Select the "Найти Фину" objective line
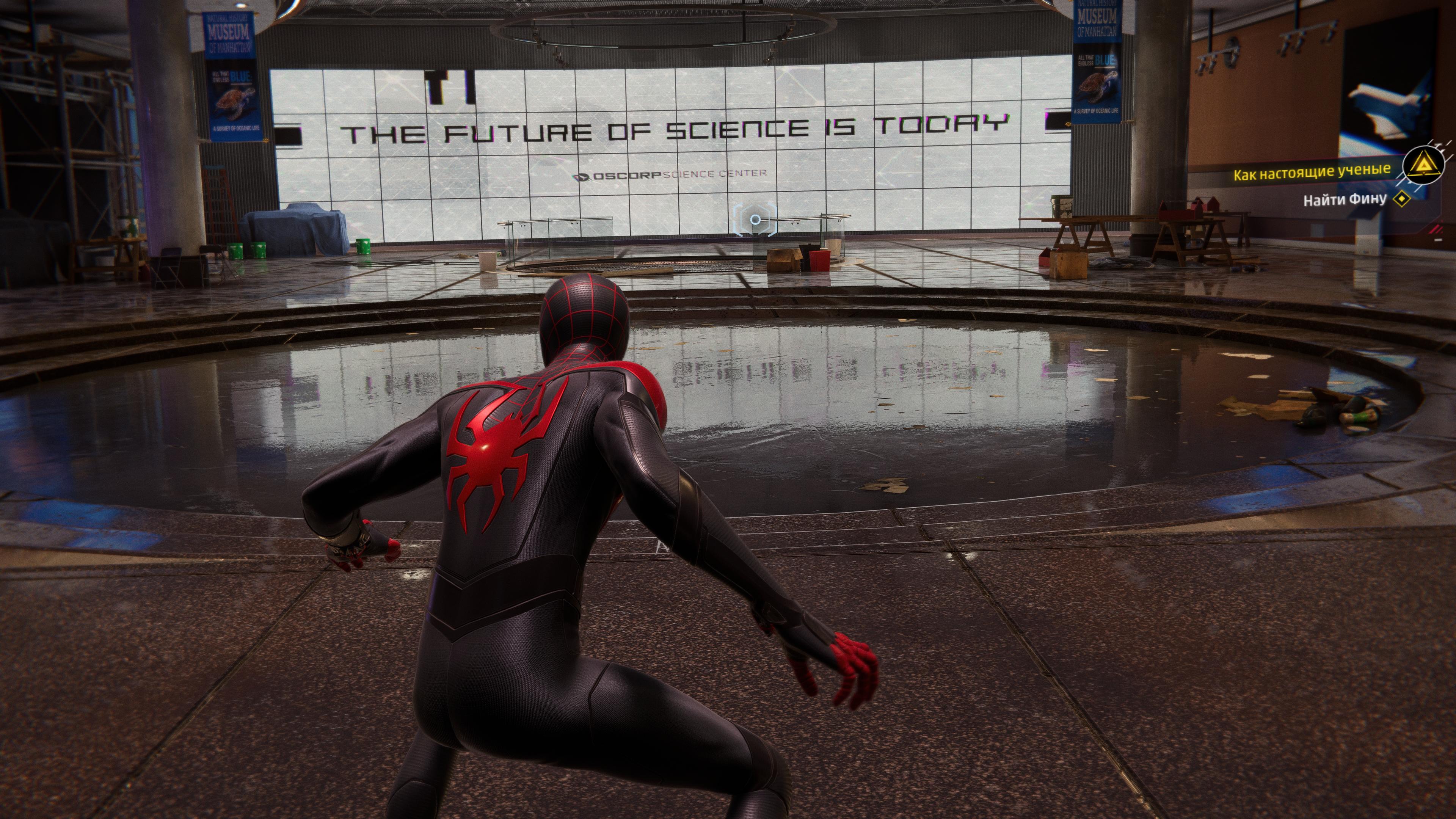Image resolution: width=1456 pixels, height=819 pixels. pyautogui.click(x=1345, y=199)
